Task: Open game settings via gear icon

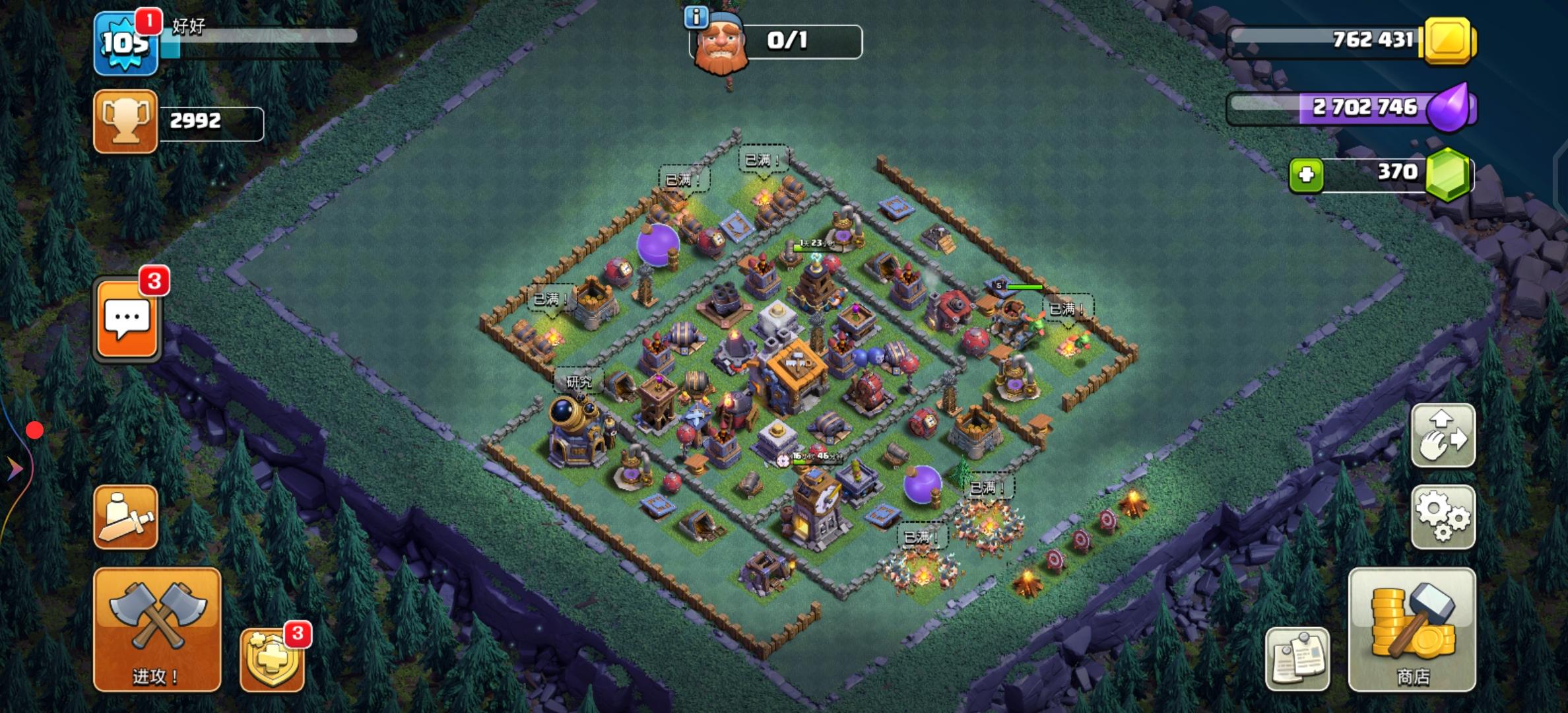Action: click(x=1443, y=516)
